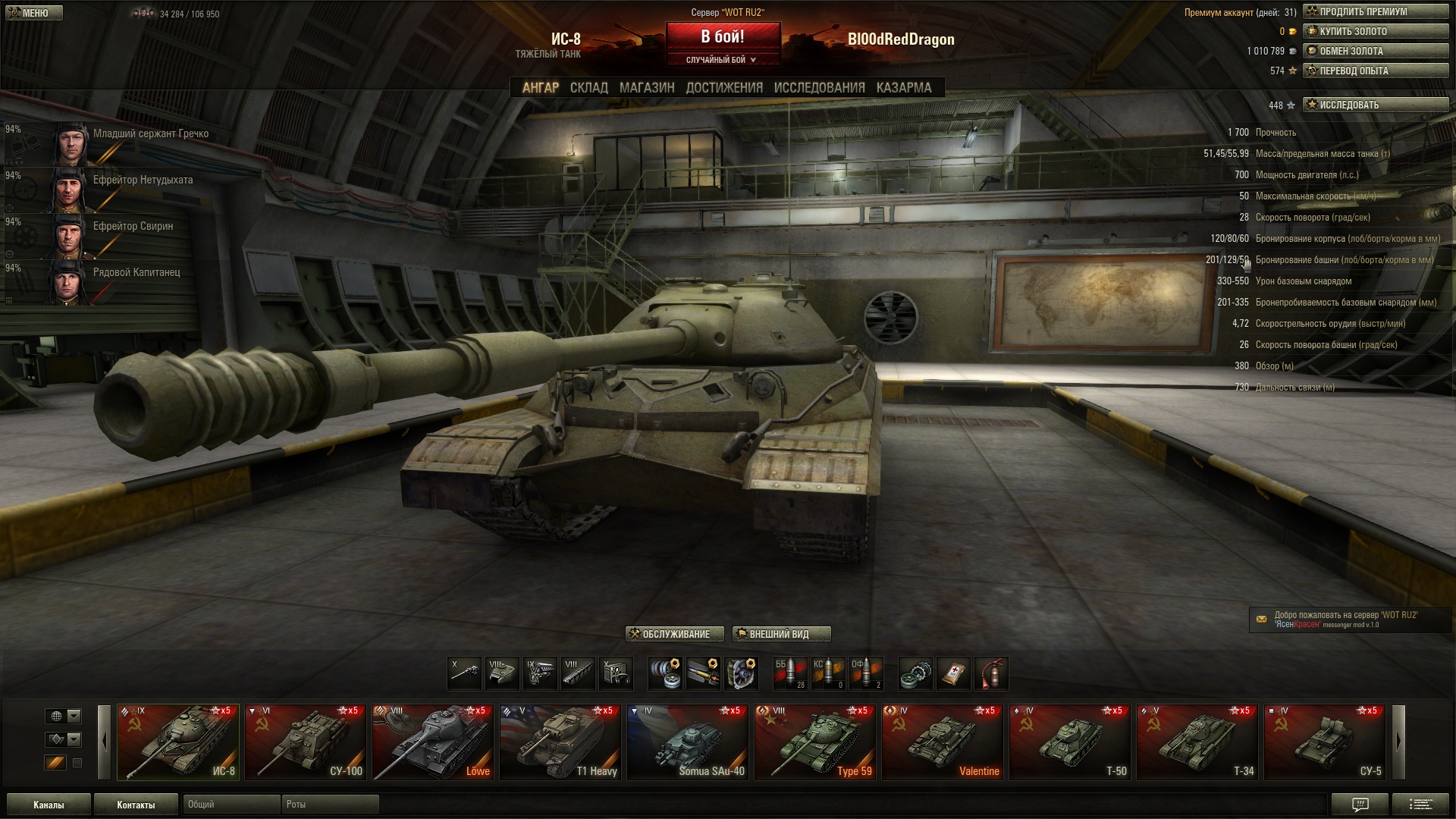
Task: Go to the ДОСТИЖЕНИЯ tab
Action: click(x=724, y=88)
